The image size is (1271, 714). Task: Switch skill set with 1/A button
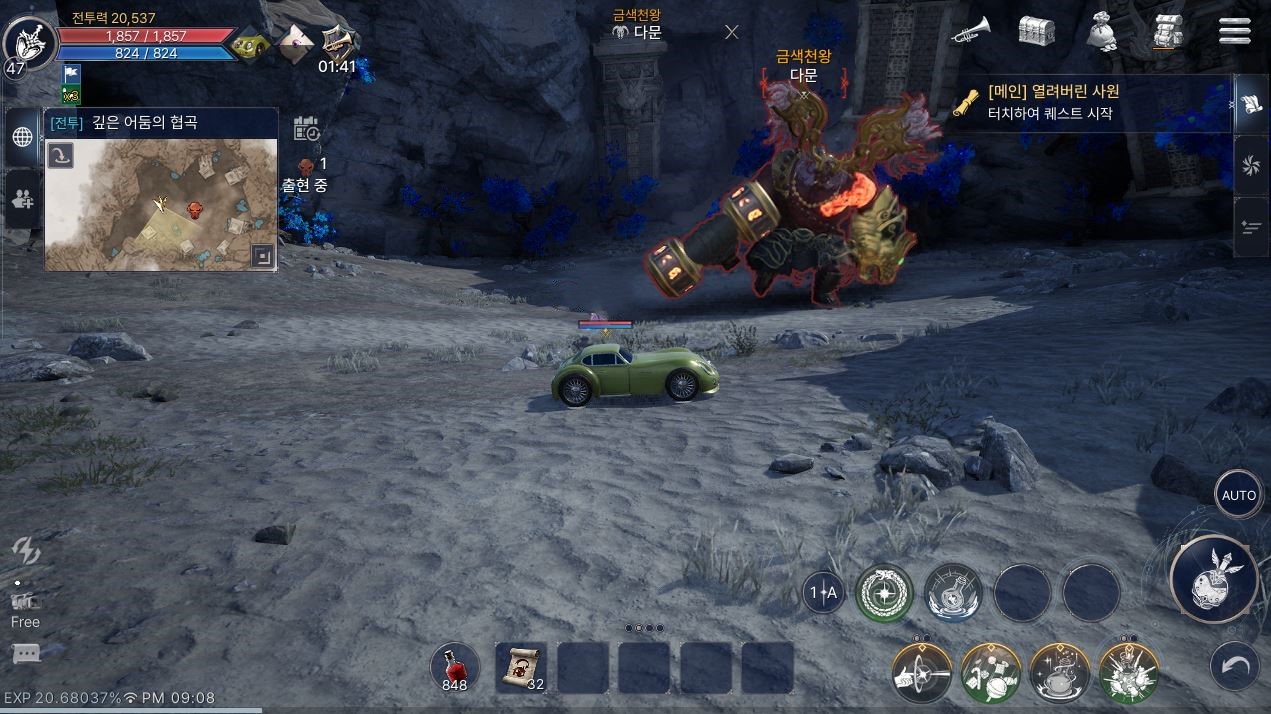(x=824, y=593)
